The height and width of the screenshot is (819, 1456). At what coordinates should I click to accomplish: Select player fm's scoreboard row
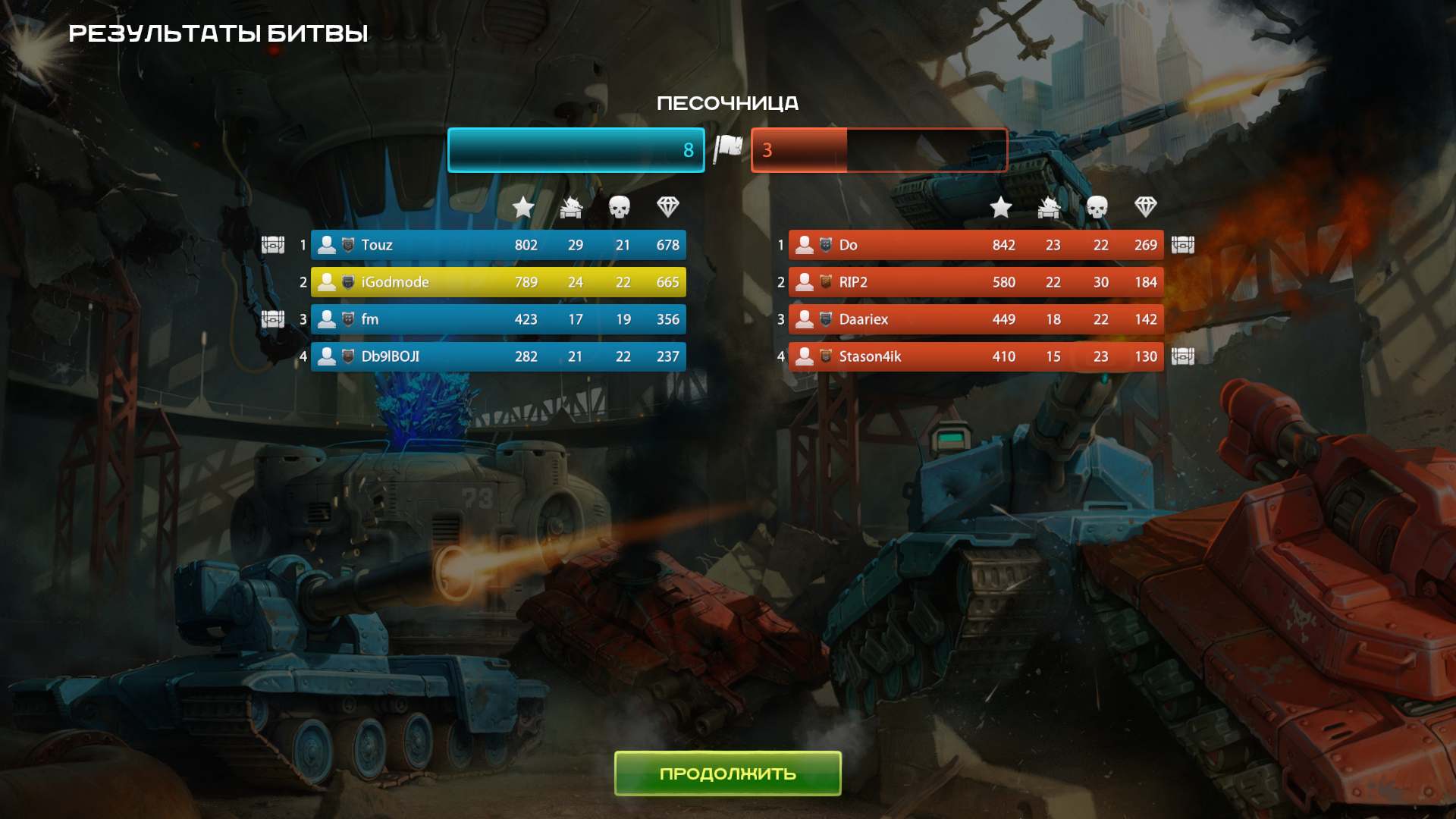click(498, 319)
